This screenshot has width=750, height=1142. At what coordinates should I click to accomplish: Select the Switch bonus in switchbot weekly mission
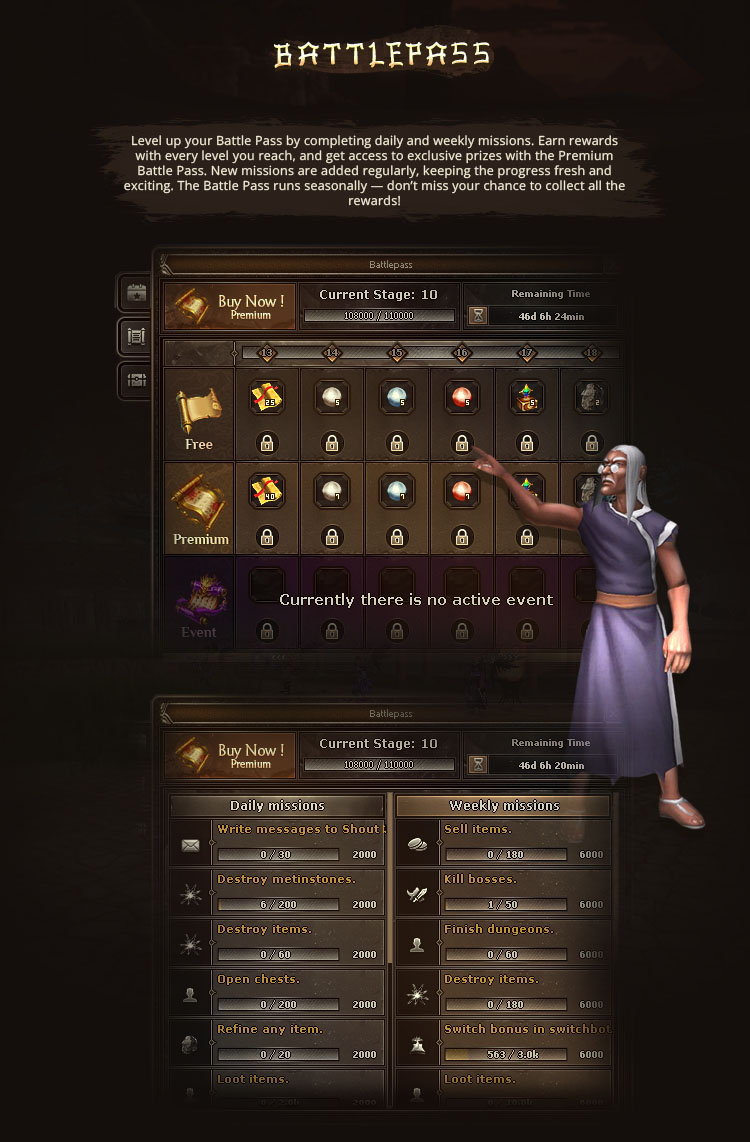525,1042
